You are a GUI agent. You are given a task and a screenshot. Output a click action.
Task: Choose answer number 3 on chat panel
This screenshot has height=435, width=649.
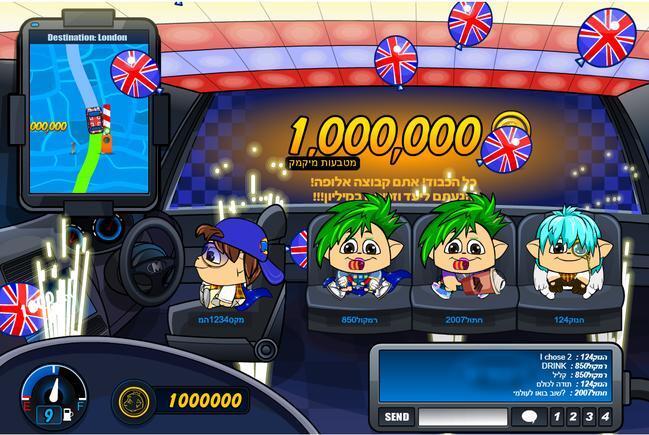(x=589, y=416)
